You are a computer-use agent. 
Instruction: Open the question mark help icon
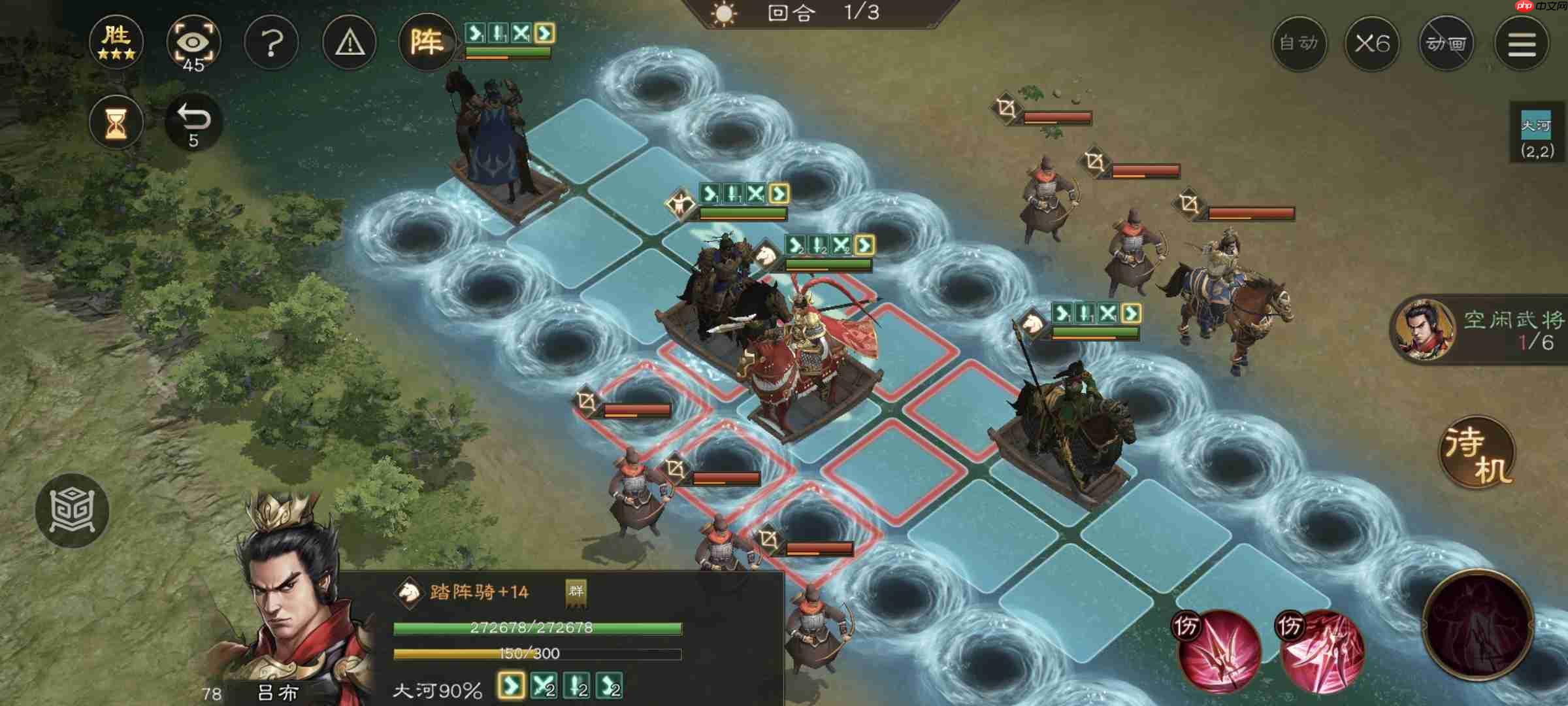tap(272, 42)
